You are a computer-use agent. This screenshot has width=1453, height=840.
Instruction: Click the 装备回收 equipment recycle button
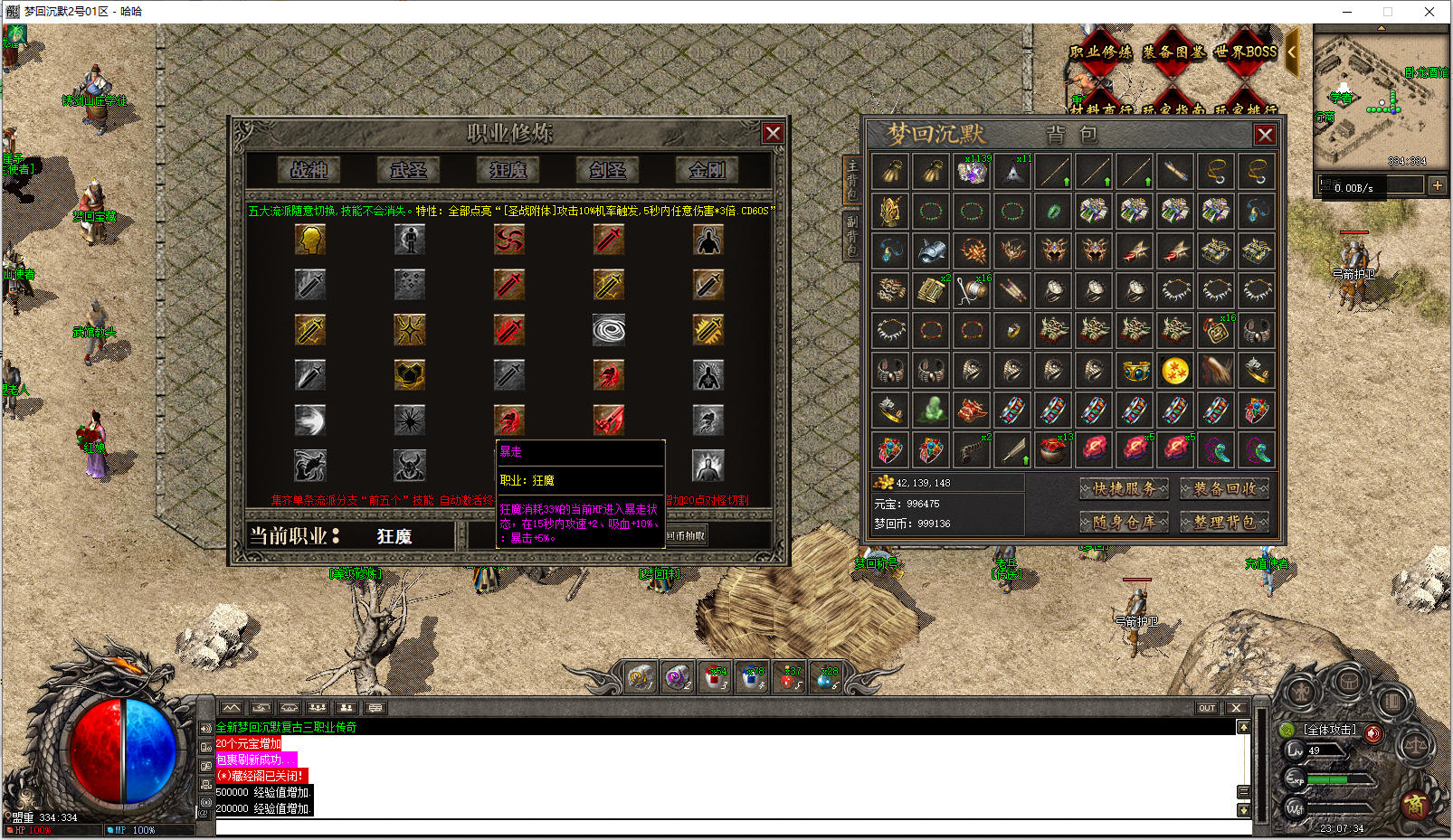click(x=1224, y=489)
